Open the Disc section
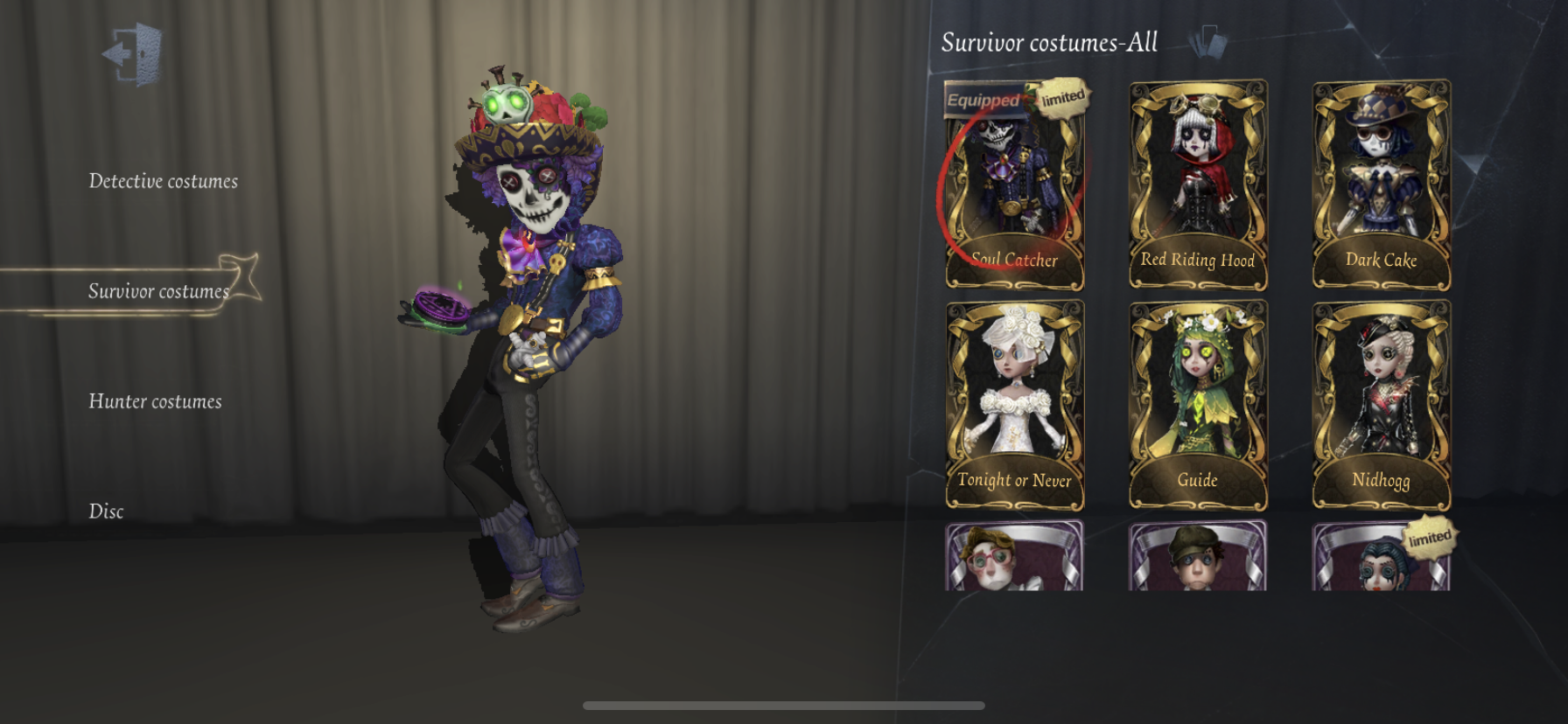 coord(106,511)
